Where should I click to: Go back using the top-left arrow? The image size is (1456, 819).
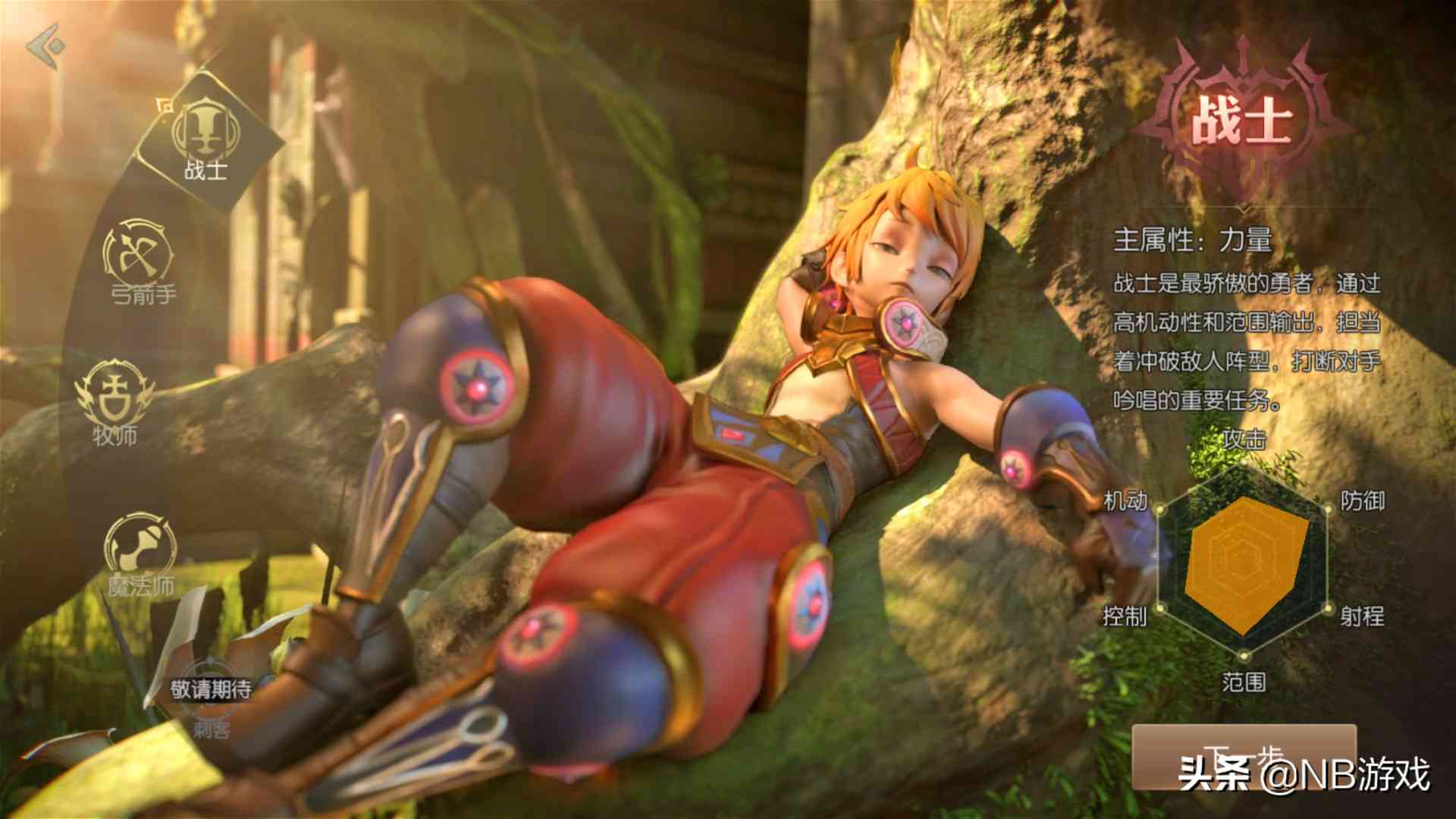(x=44, y=45)
